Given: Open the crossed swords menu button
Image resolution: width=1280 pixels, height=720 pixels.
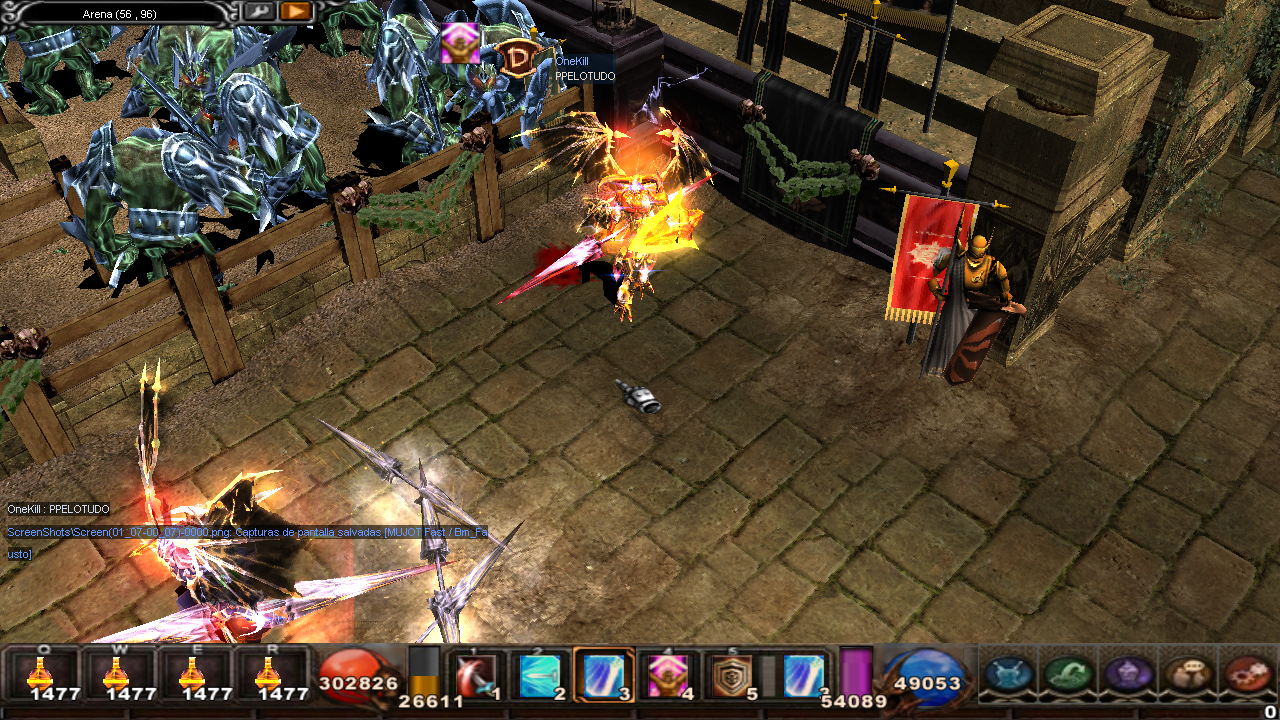Looking at the screenshot, I should pyautogui.click(x=1009, y=673).
